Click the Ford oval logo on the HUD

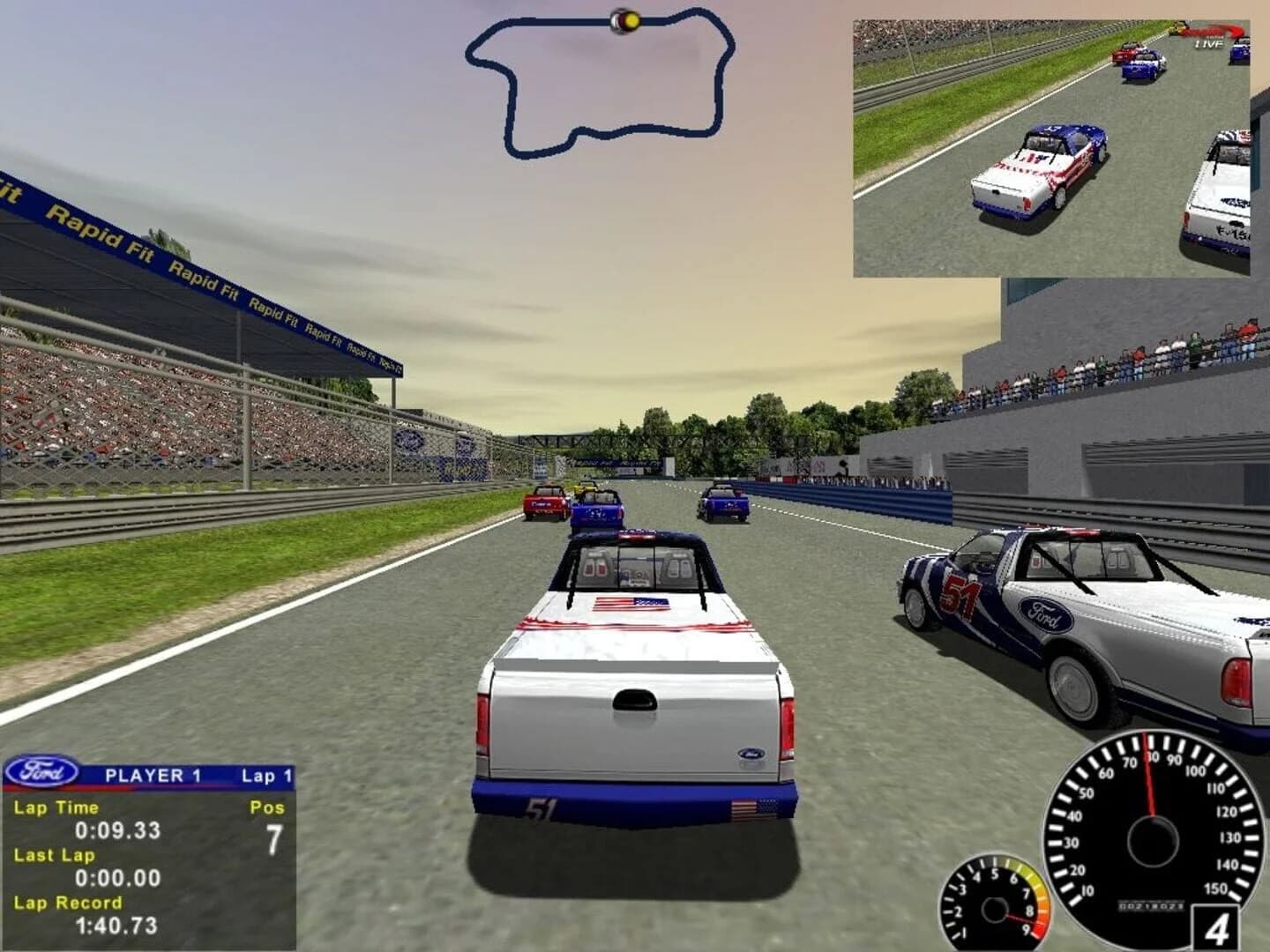tap(42, 772)
